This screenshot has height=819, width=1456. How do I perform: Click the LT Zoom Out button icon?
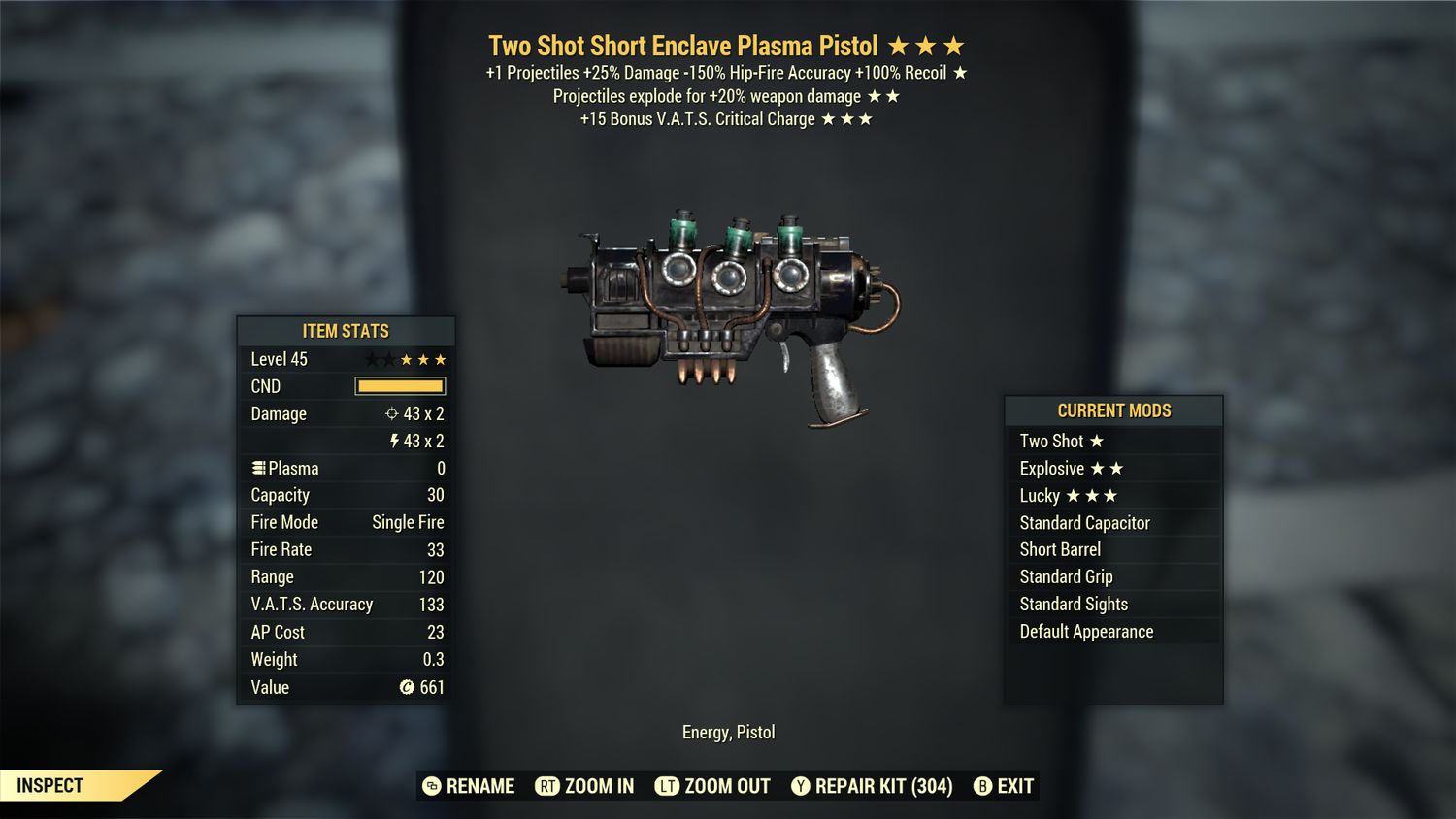[668, 786]
